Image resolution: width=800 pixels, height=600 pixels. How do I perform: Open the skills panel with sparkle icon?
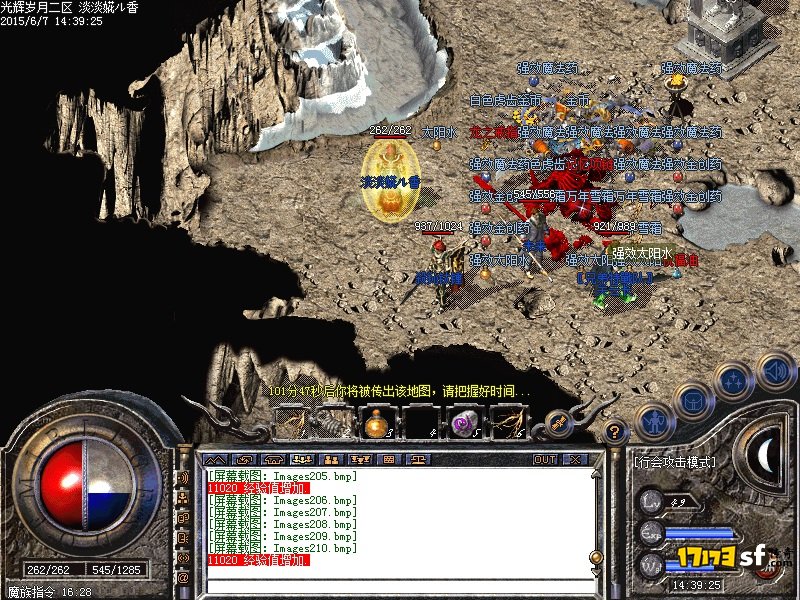pyautogui.click(x=735, y=381)
